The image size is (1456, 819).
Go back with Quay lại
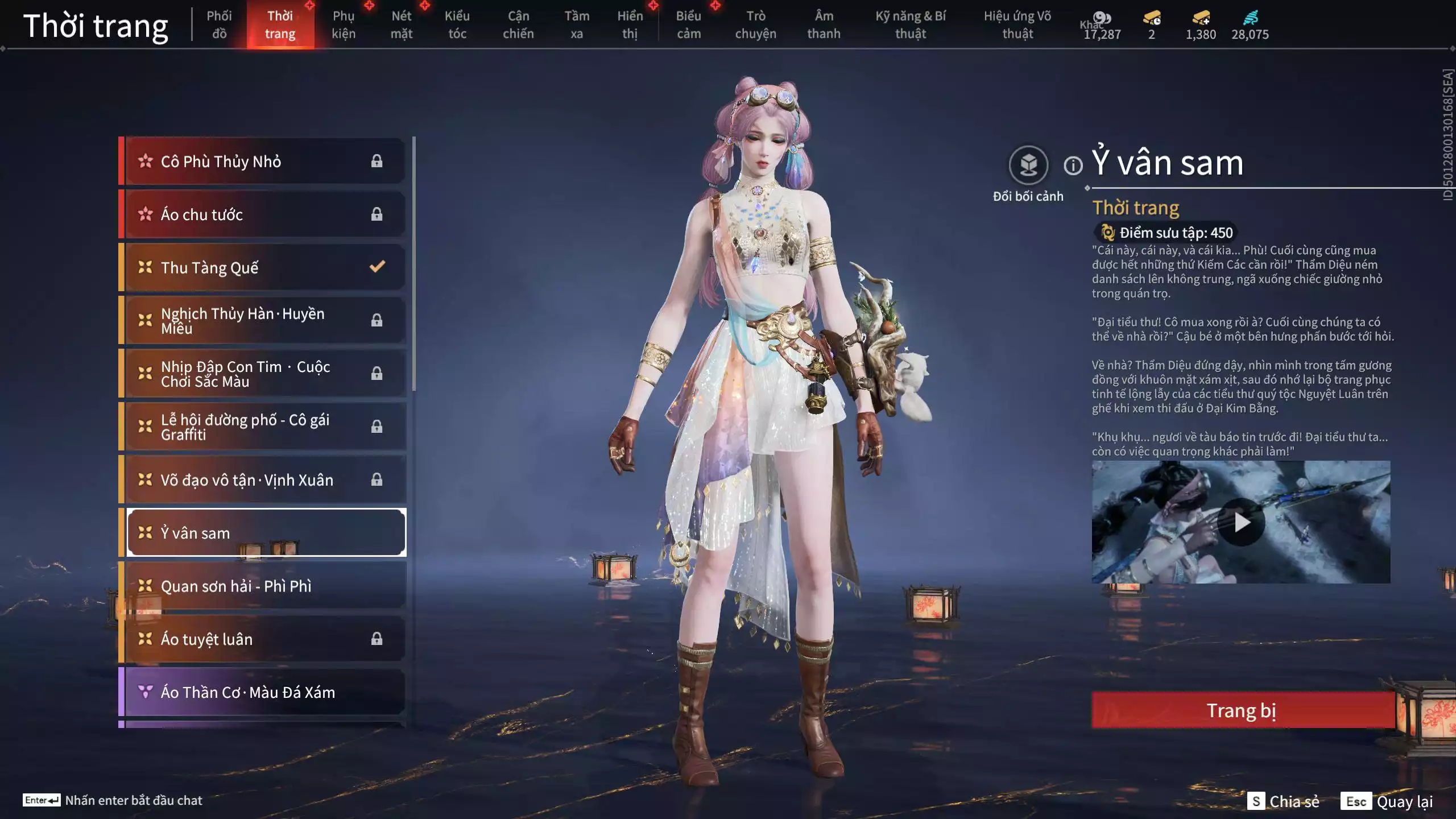coord(1387,801)
